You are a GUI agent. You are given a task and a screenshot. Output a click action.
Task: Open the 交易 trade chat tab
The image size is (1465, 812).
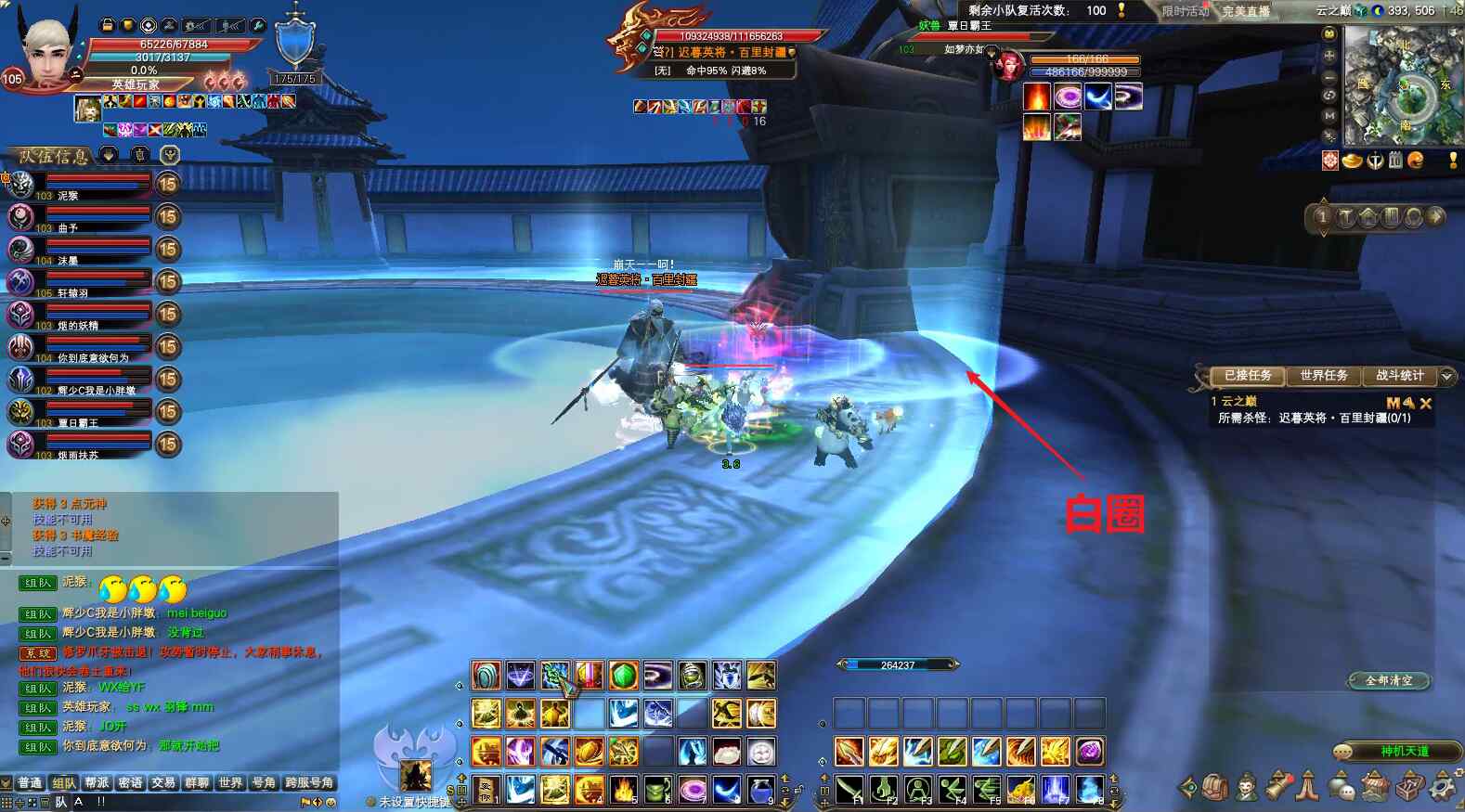click(x=163, y=783)
